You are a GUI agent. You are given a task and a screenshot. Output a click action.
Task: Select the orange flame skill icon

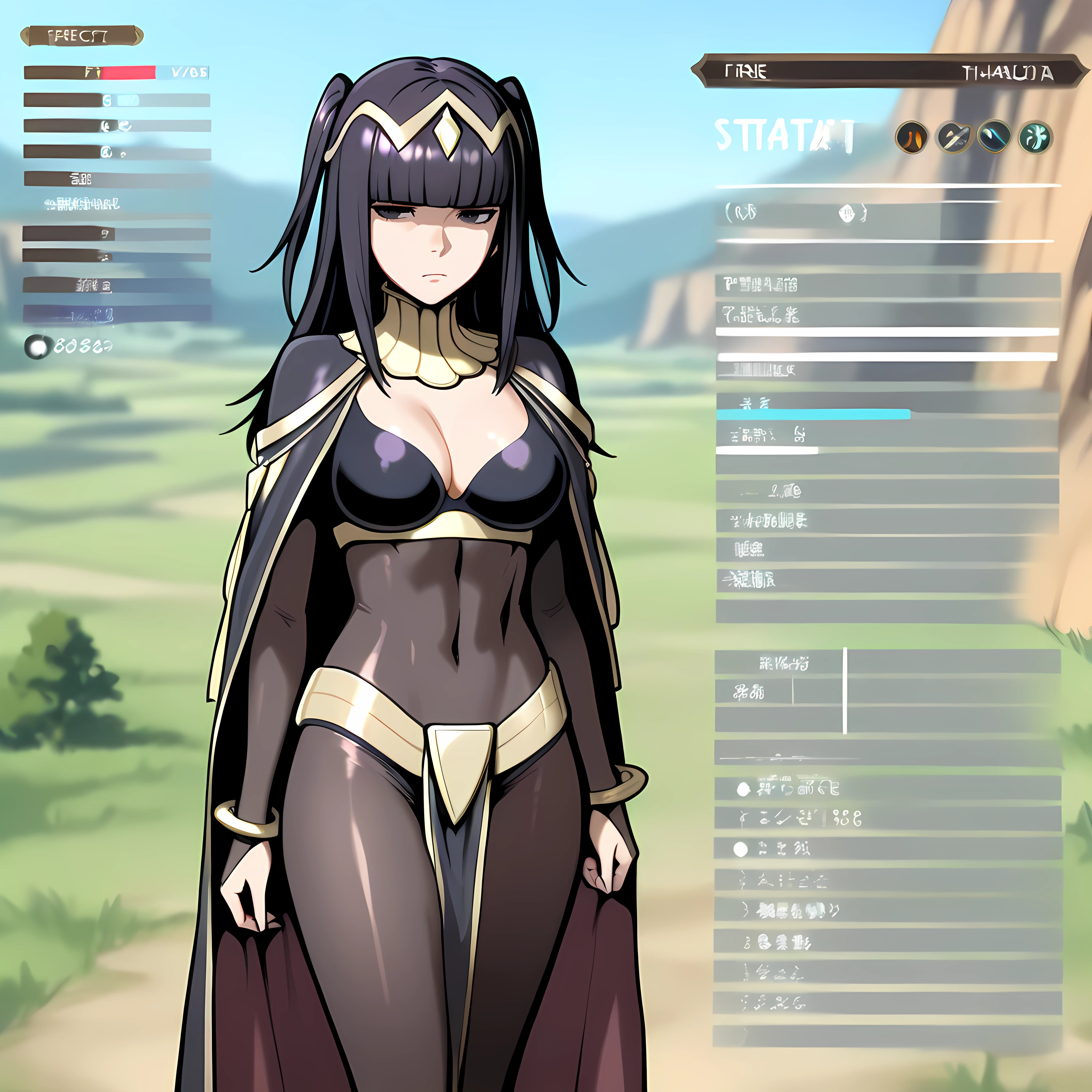coord(911,137)
